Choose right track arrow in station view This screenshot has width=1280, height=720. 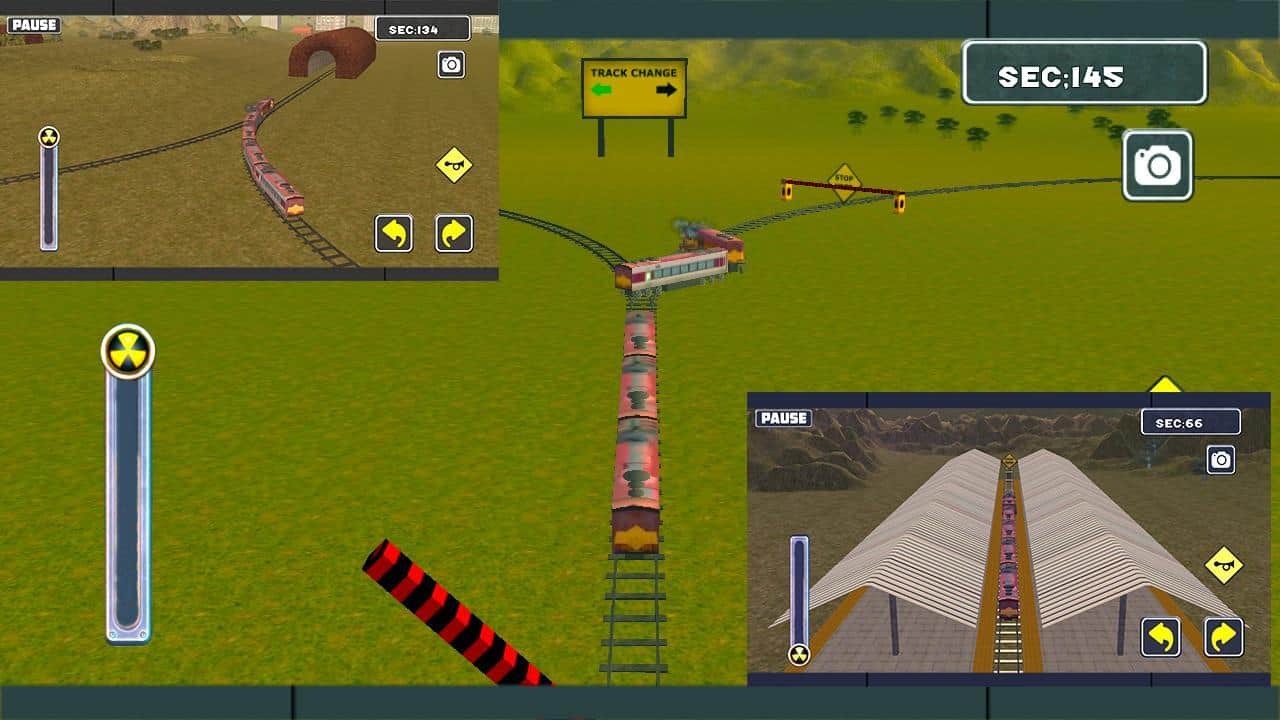click(x=1223, y=637)
